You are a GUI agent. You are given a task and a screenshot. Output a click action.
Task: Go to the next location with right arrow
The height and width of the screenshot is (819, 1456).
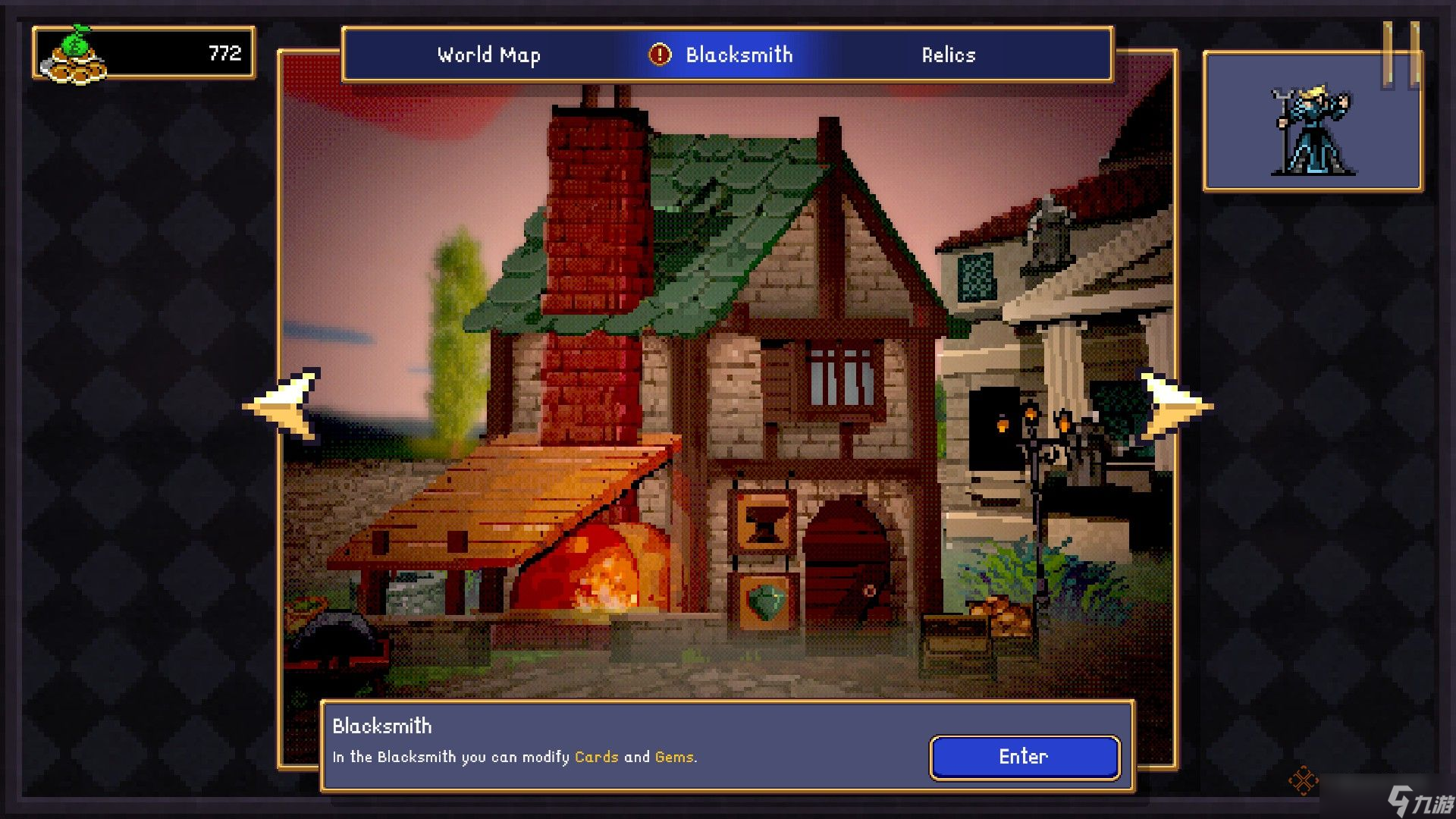click(1174, 406)
